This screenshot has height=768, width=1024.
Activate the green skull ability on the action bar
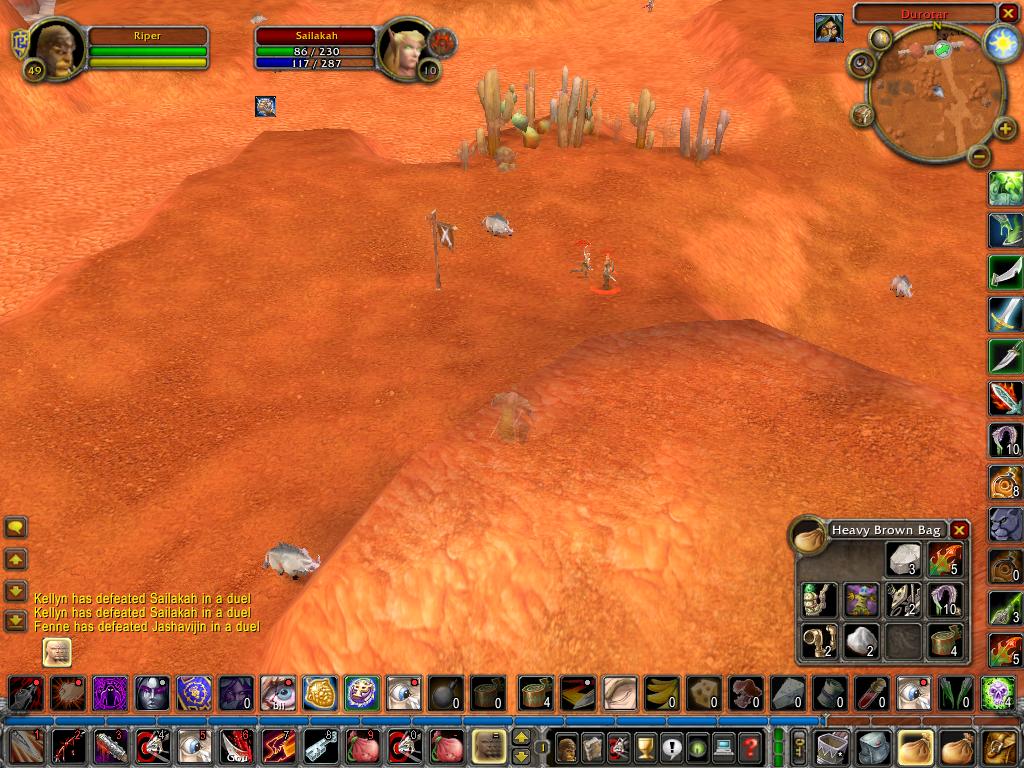coord(997,692)
